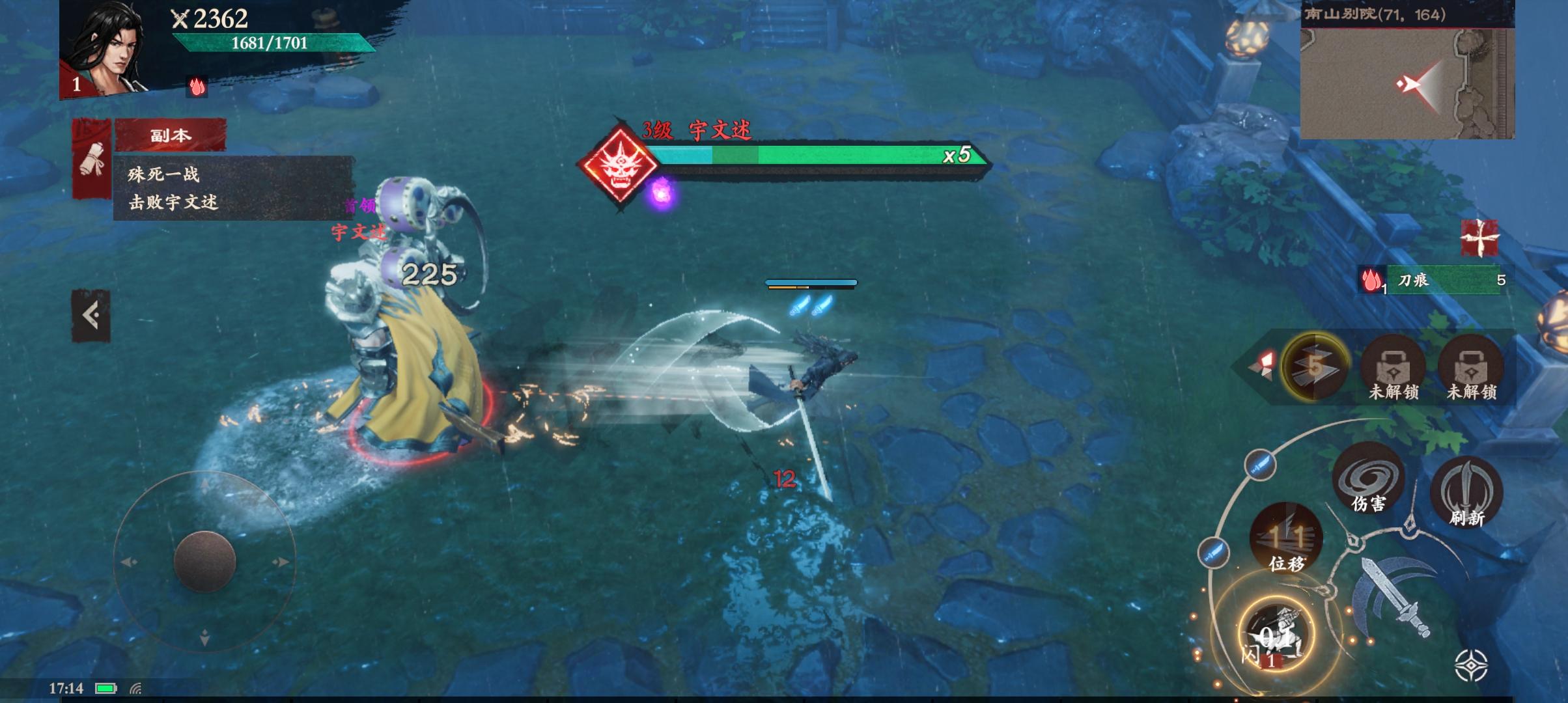This screenshot has height=703, width=1568.
Task: Click the quest scroll icon
Action: 91,159
